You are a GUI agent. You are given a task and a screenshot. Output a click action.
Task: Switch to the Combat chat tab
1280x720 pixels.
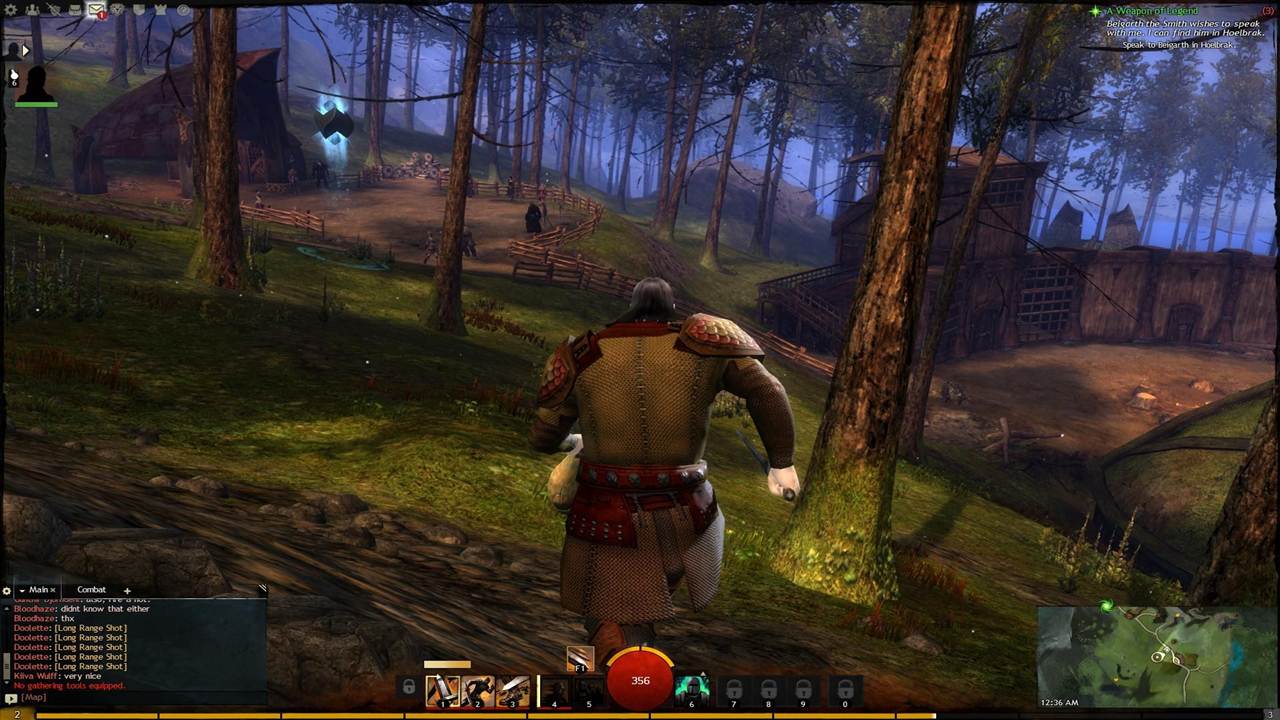pyautogui.click(x=91, y=590)
